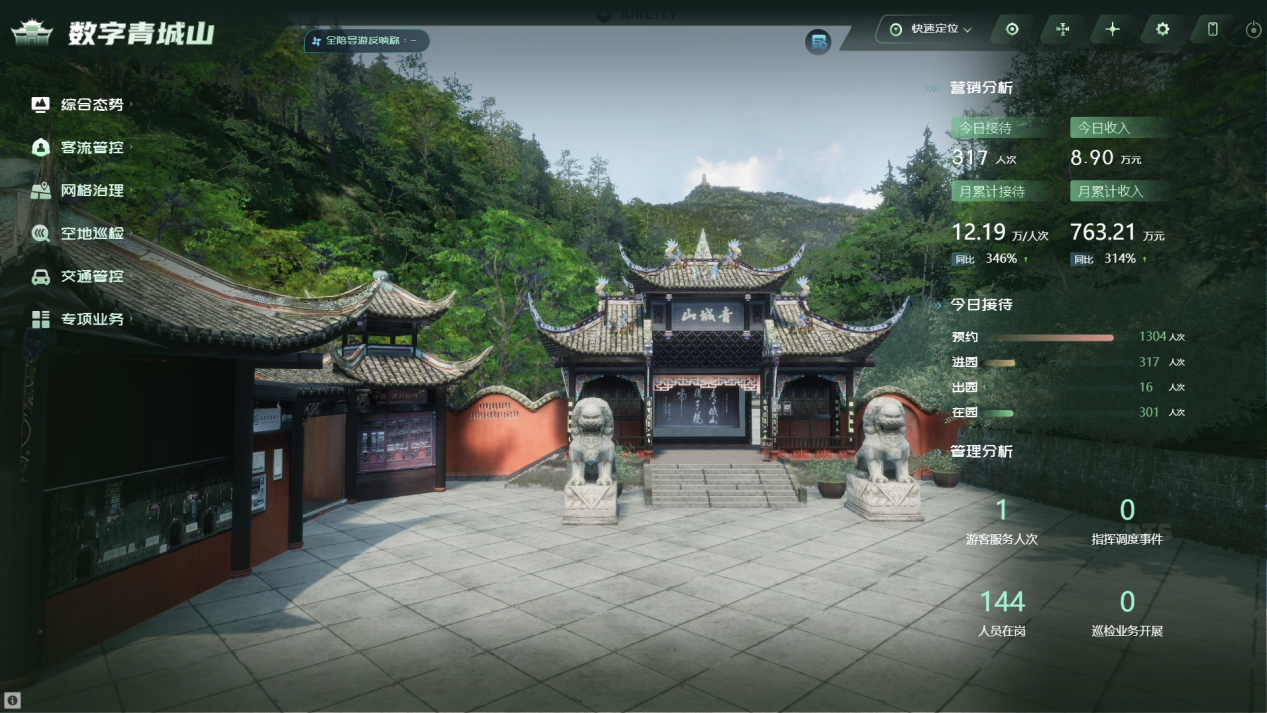Select 客流管控 in the side menu
Viewport: 1267px width, 713px height.
tap(91, 147)
